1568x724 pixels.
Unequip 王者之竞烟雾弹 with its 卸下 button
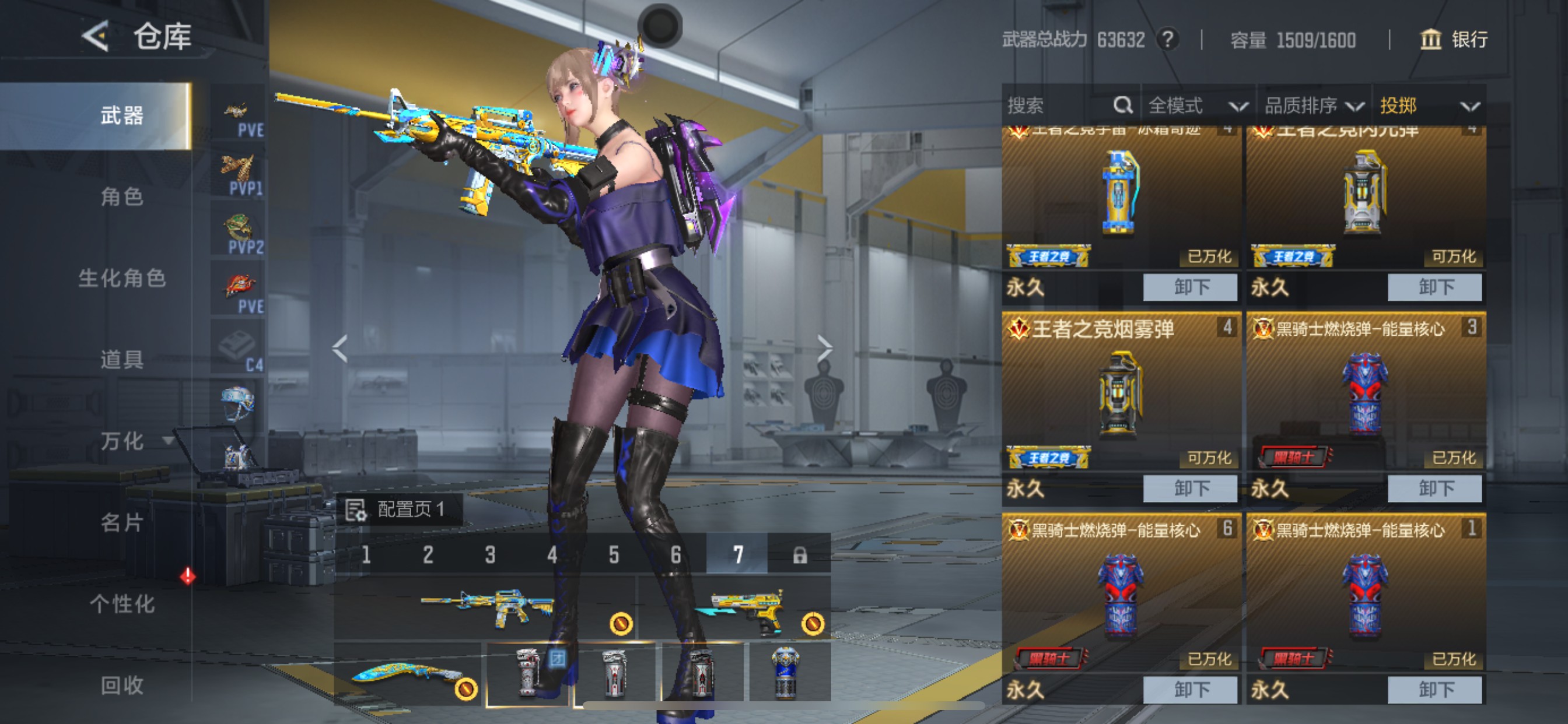click(1189, 488)
